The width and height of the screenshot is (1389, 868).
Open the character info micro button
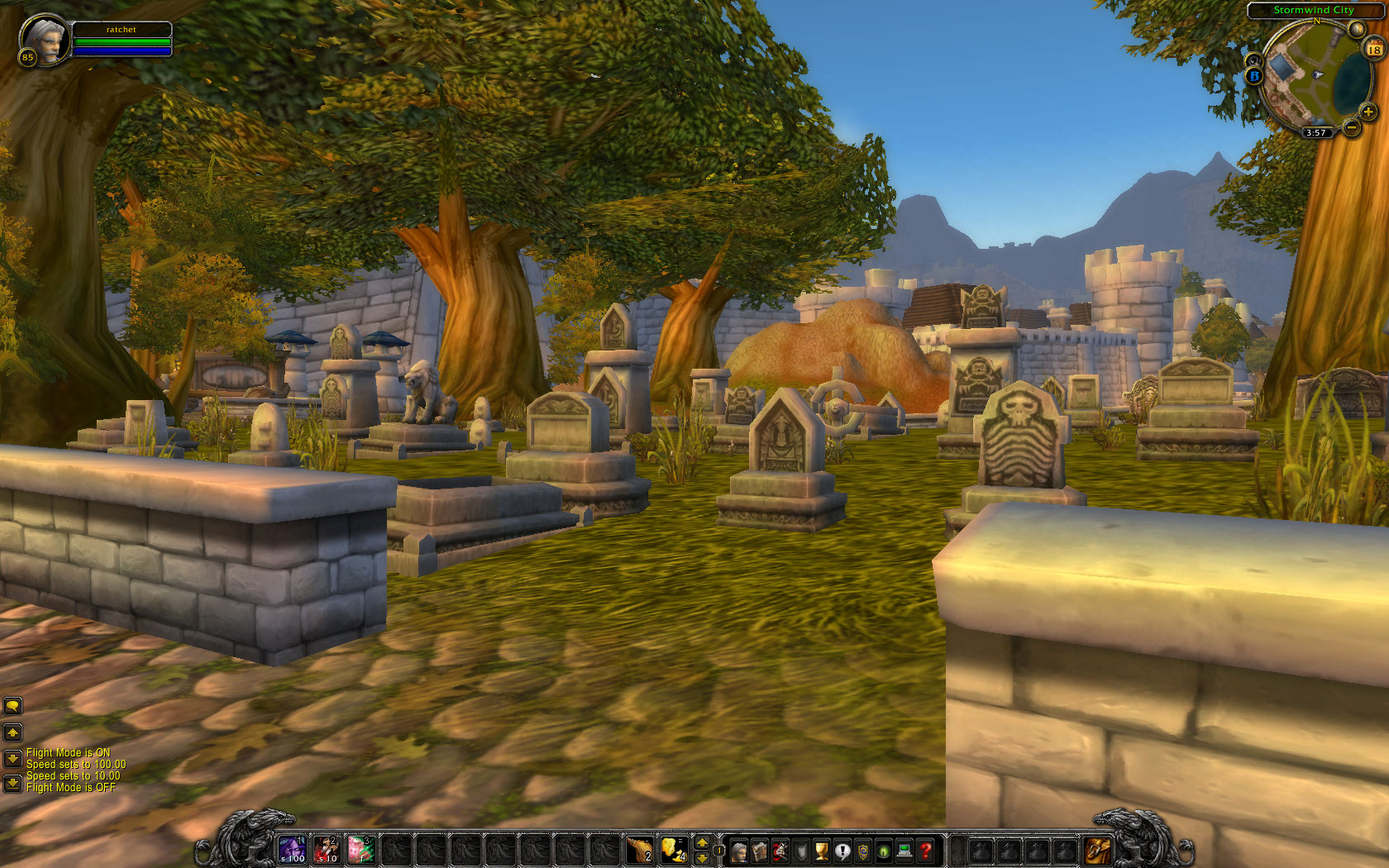tap(738, 851)
